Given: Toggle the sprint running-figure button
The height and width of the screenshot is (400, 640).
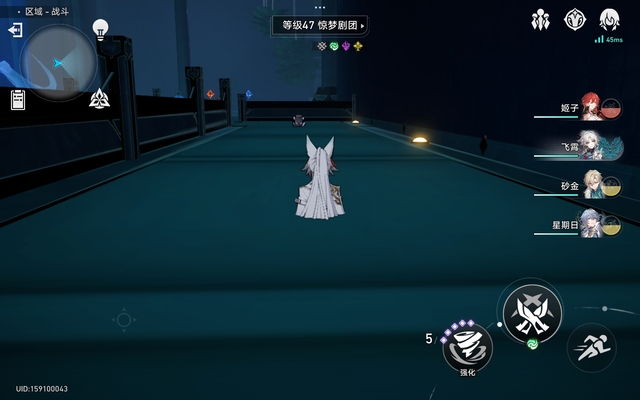Looking at the screenshot, I should 591,349.
